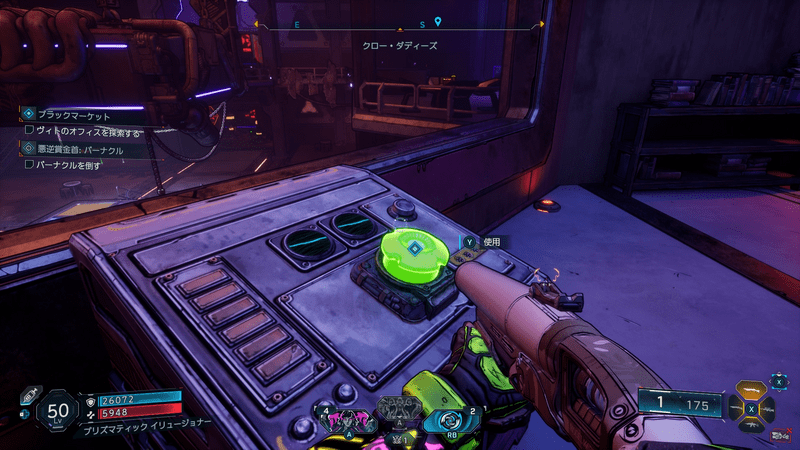Select the bottom weapon slot in the wheel
Screen dimensions: 800x450
(753, 424)
